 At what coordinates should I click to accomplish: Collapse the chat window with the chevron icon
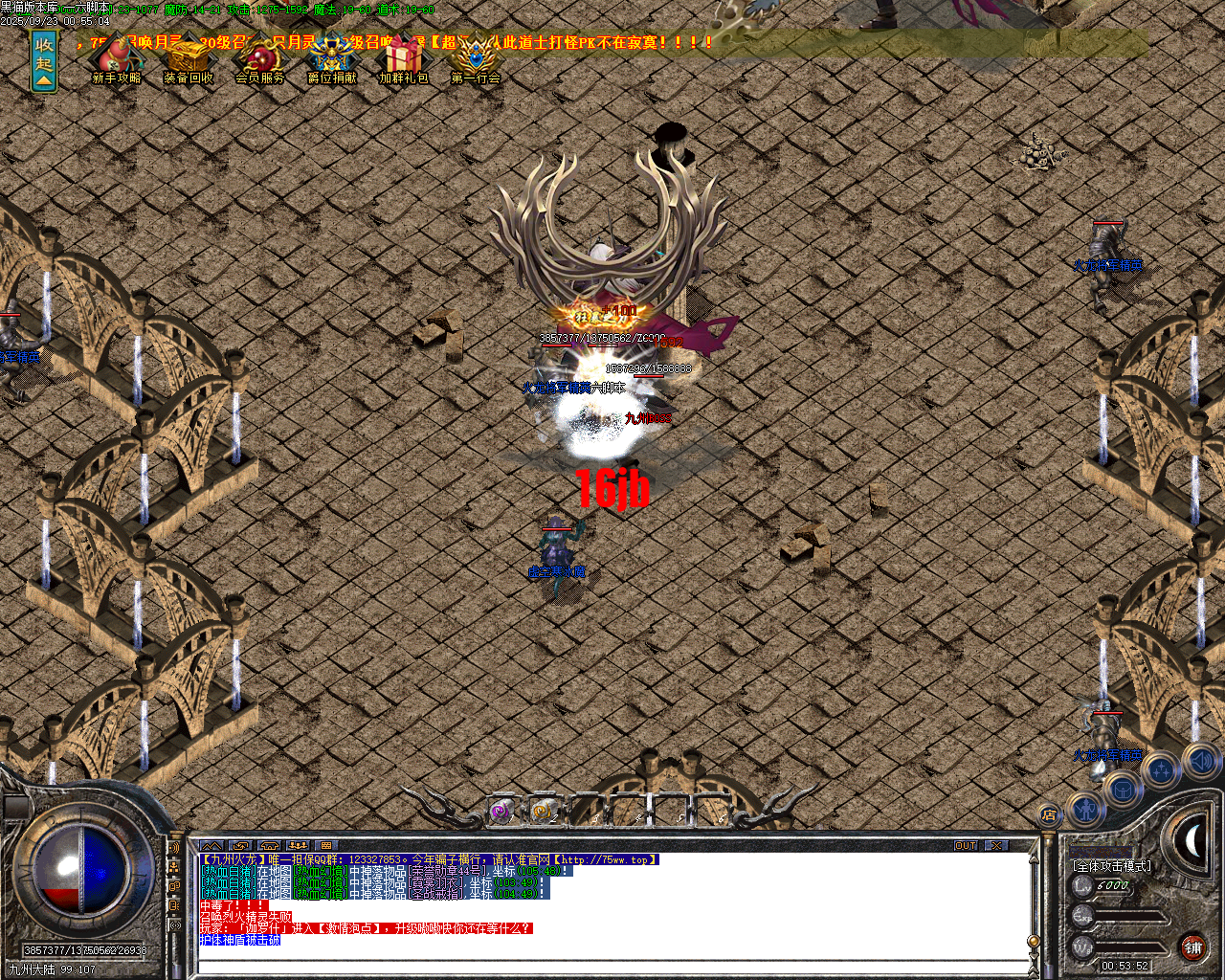click(211, 845)
